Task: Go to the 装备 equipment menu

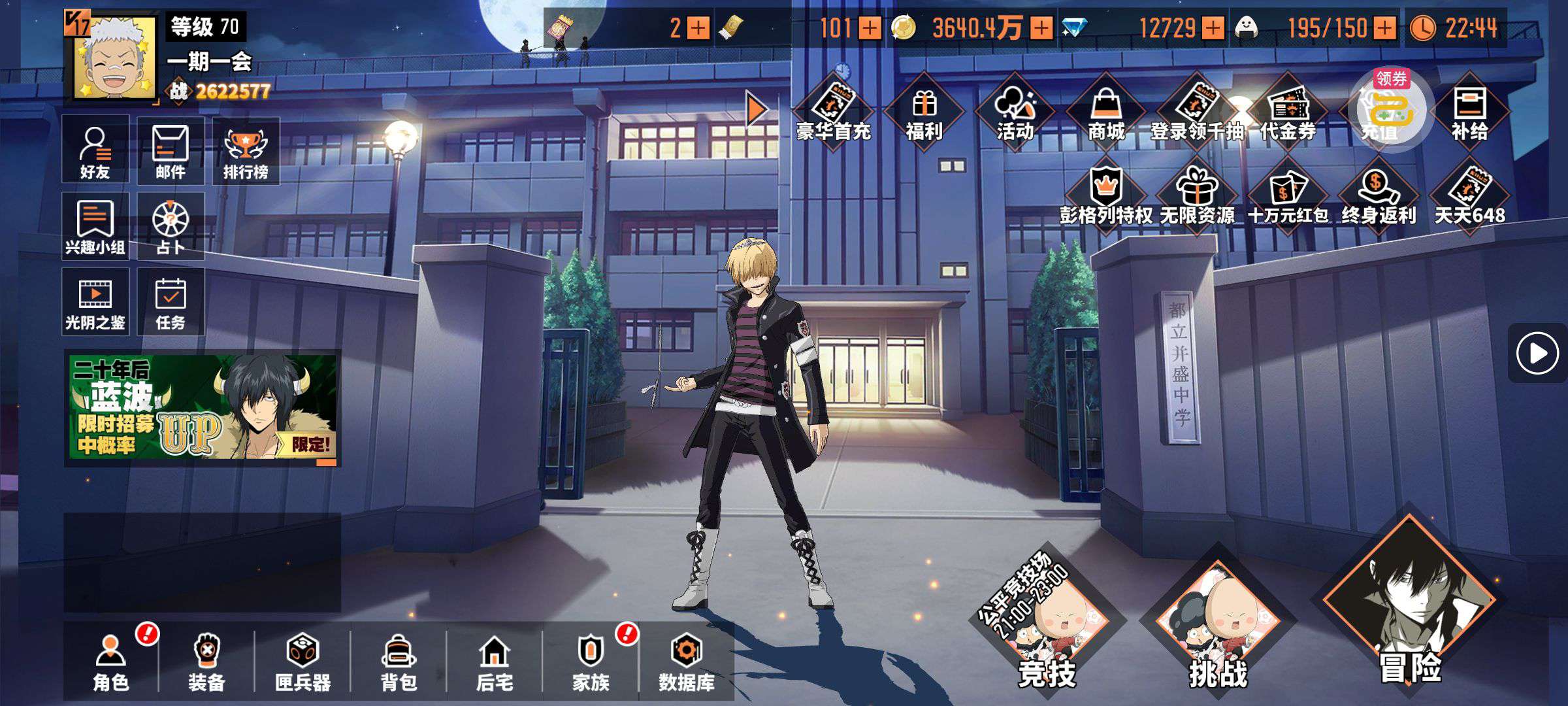Action: point(206,662)
